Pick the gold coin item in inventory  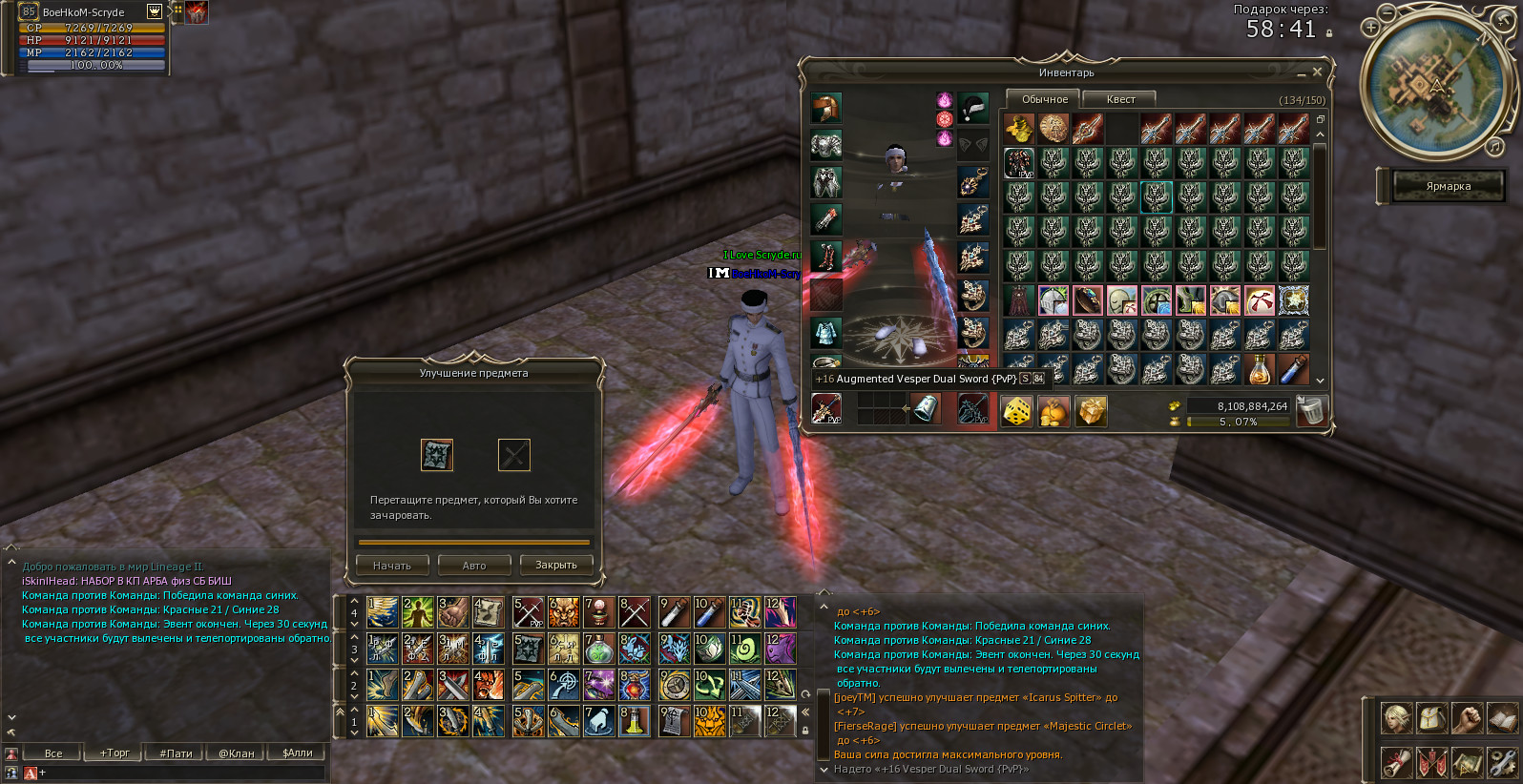point(1054,129)
